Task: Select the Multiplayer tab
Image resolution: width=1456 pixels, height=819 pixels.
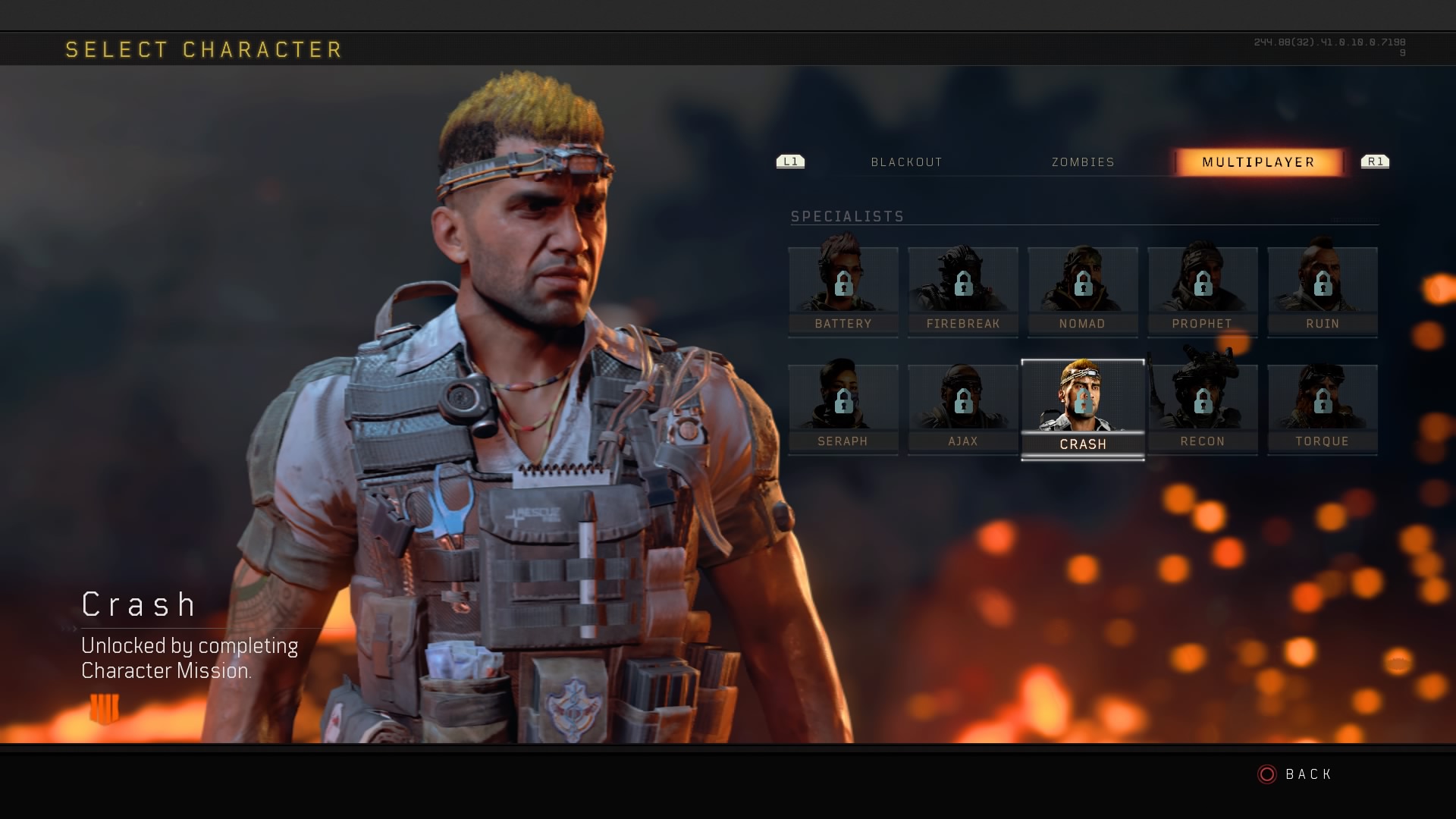Action: coord(1258,162)
